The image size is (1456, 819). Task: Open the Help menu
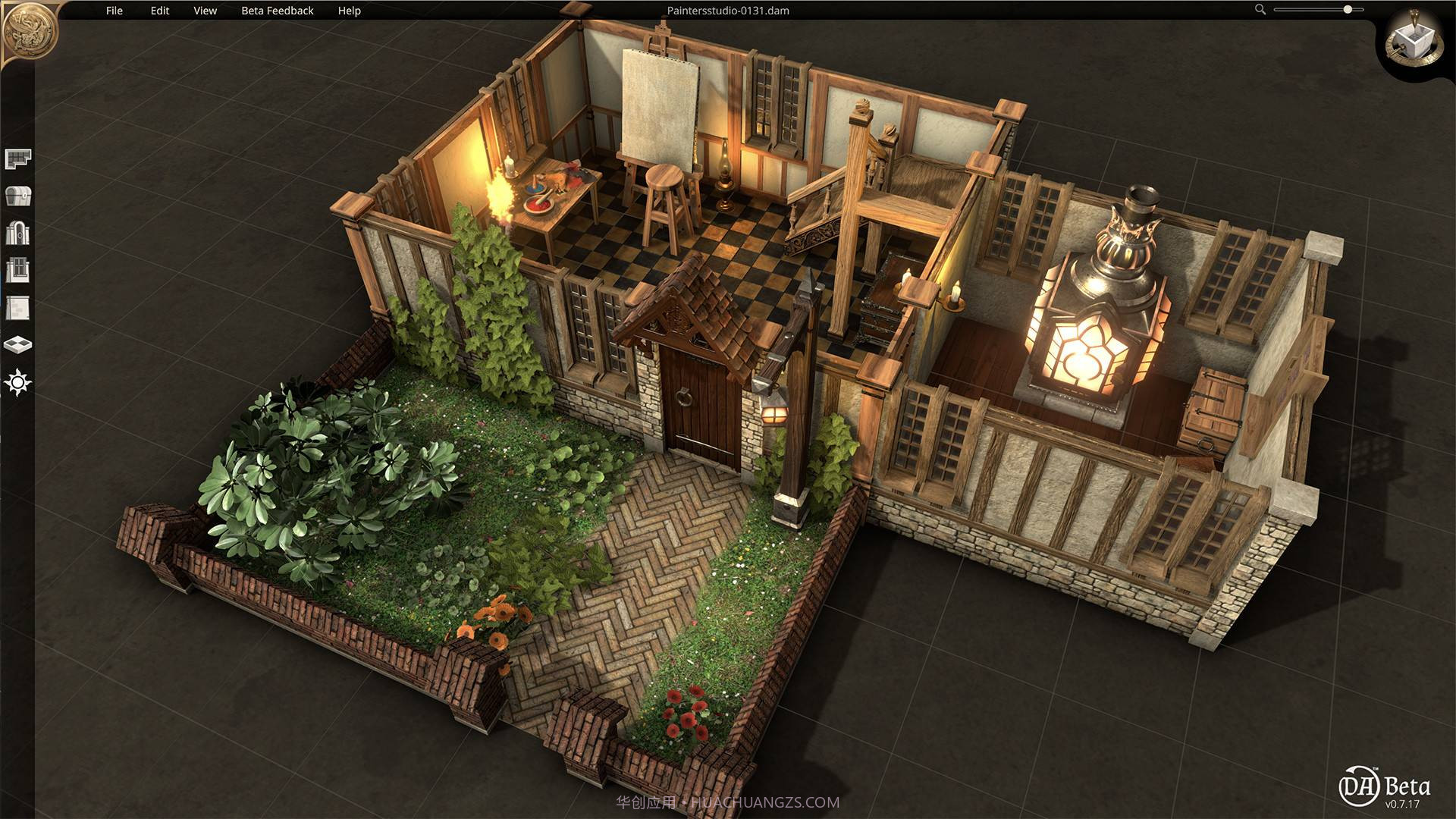[x=350, y=11]
